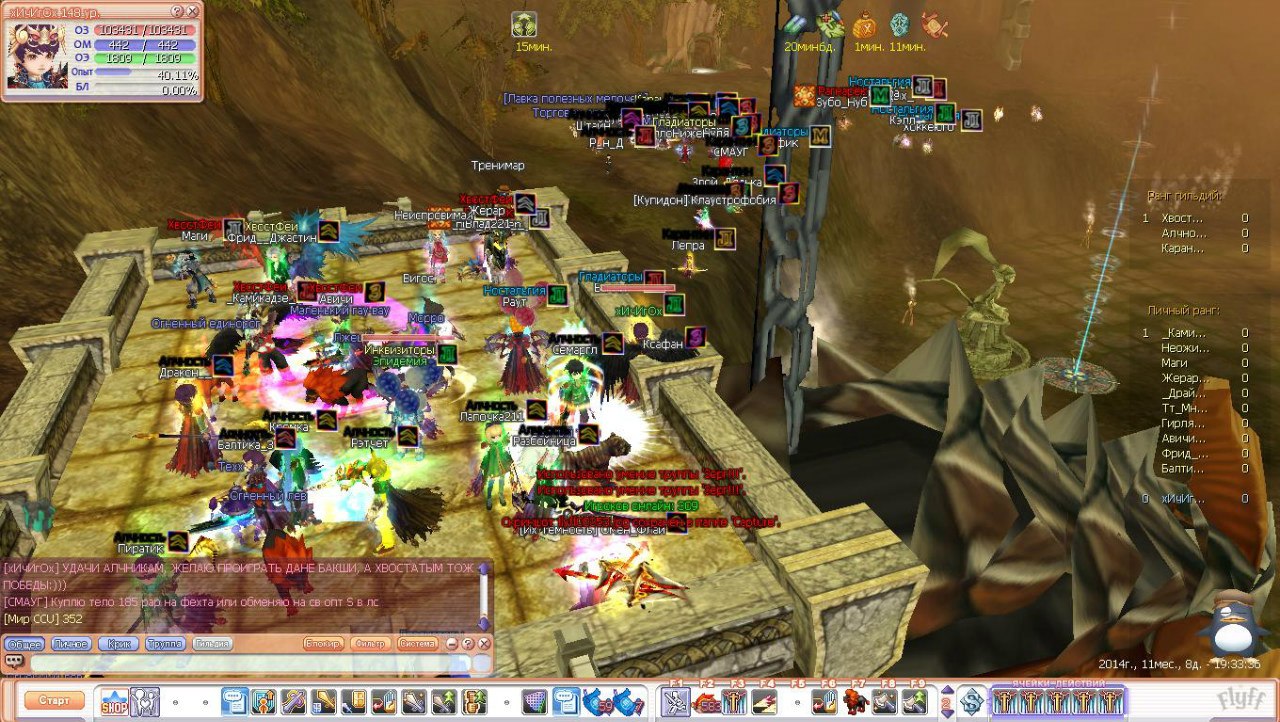Click the chat text input field
This screenshot has width=1280, height=722.
(250, 663)
